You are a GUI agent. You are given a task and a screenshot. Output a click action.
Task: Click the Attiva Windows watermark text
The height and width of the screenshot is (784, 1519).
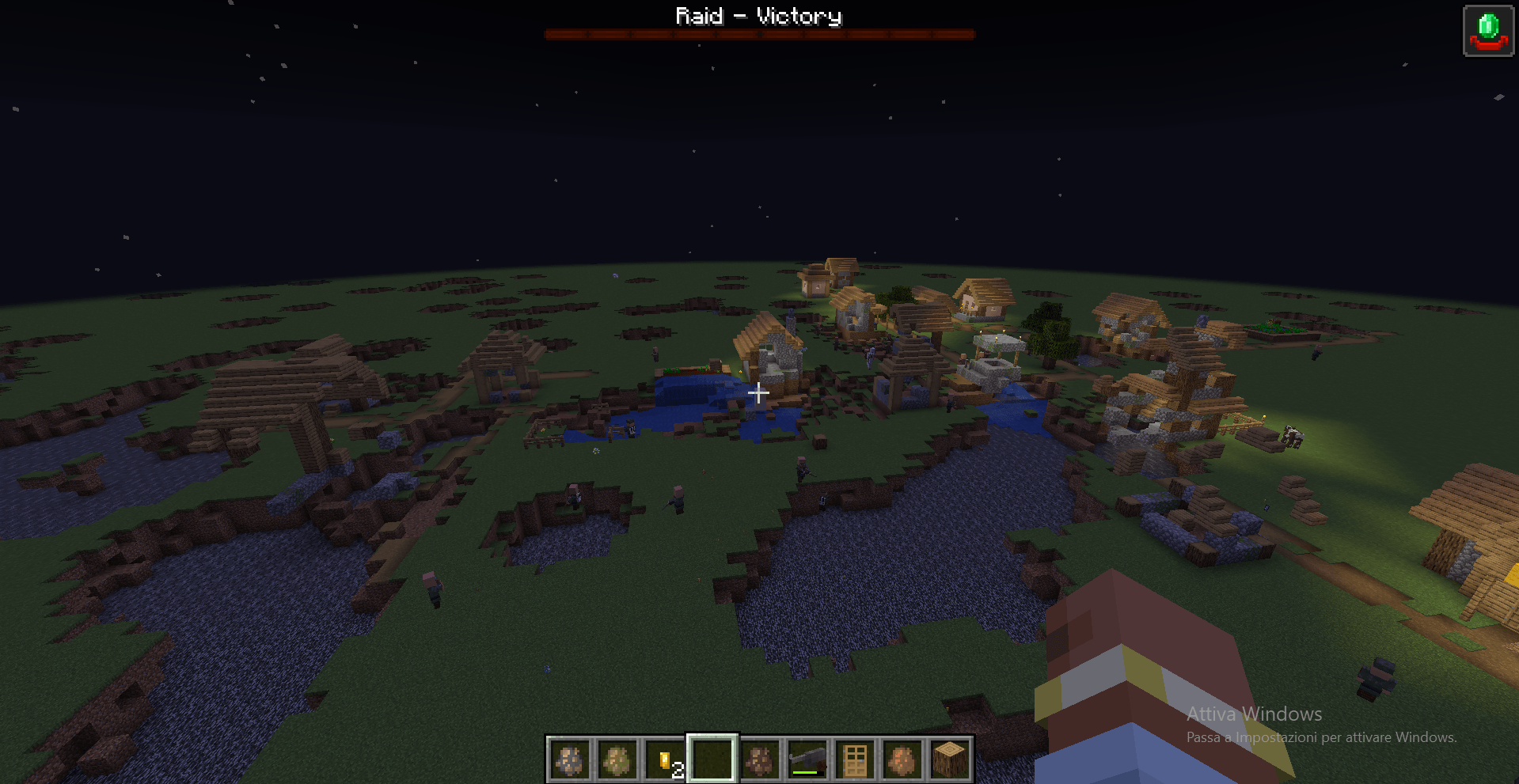pyautogui.click(x=1253, y=714)
